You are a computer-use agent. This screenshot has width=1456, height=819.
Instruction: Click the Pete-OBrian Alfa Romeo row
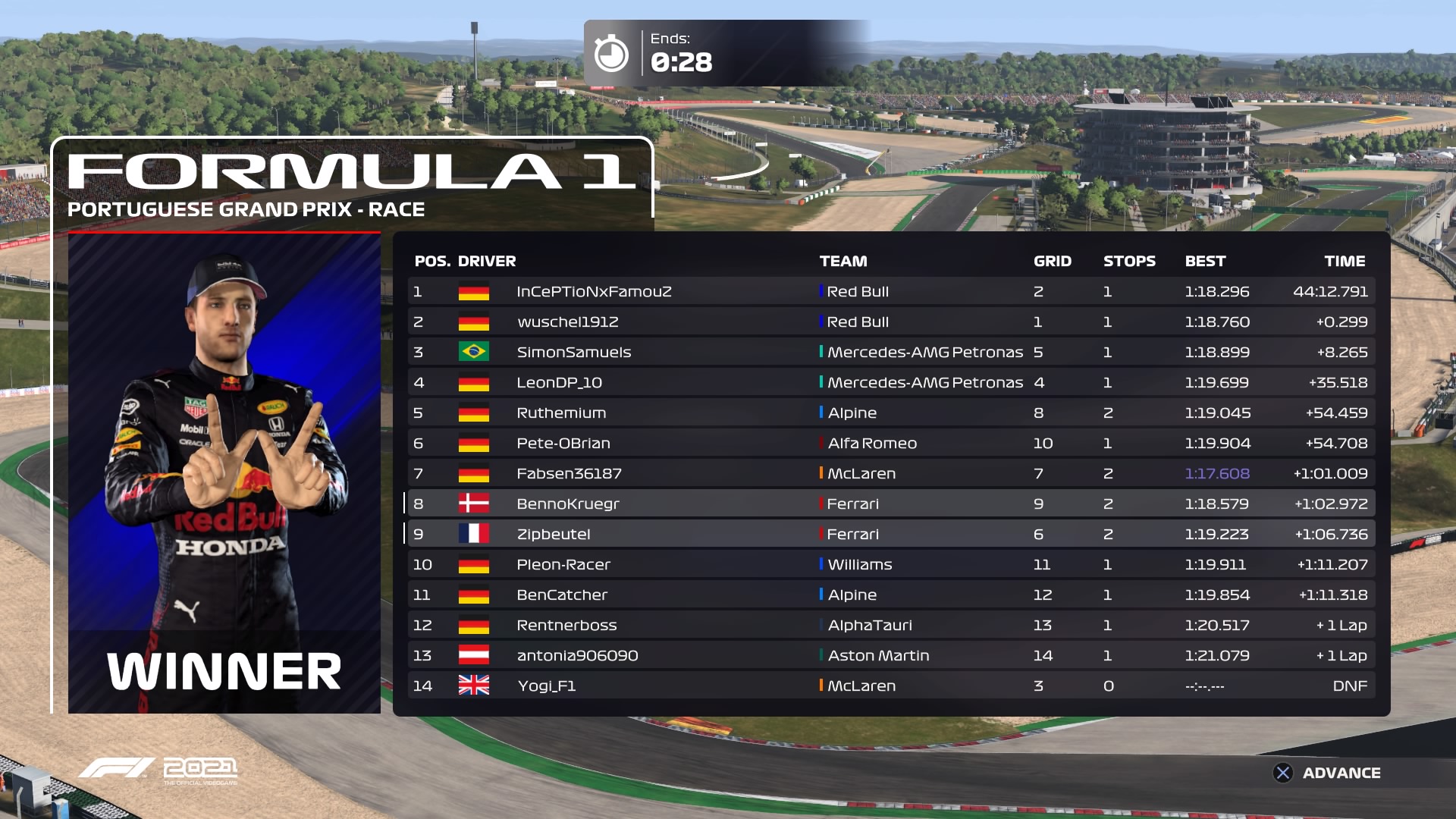coord(891,443)
